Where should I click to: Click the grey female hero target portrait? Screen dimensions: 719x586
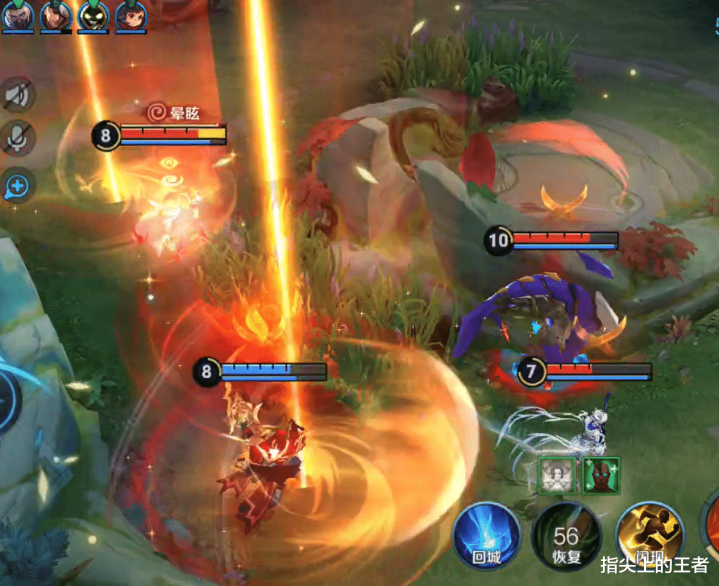[557, 473]
